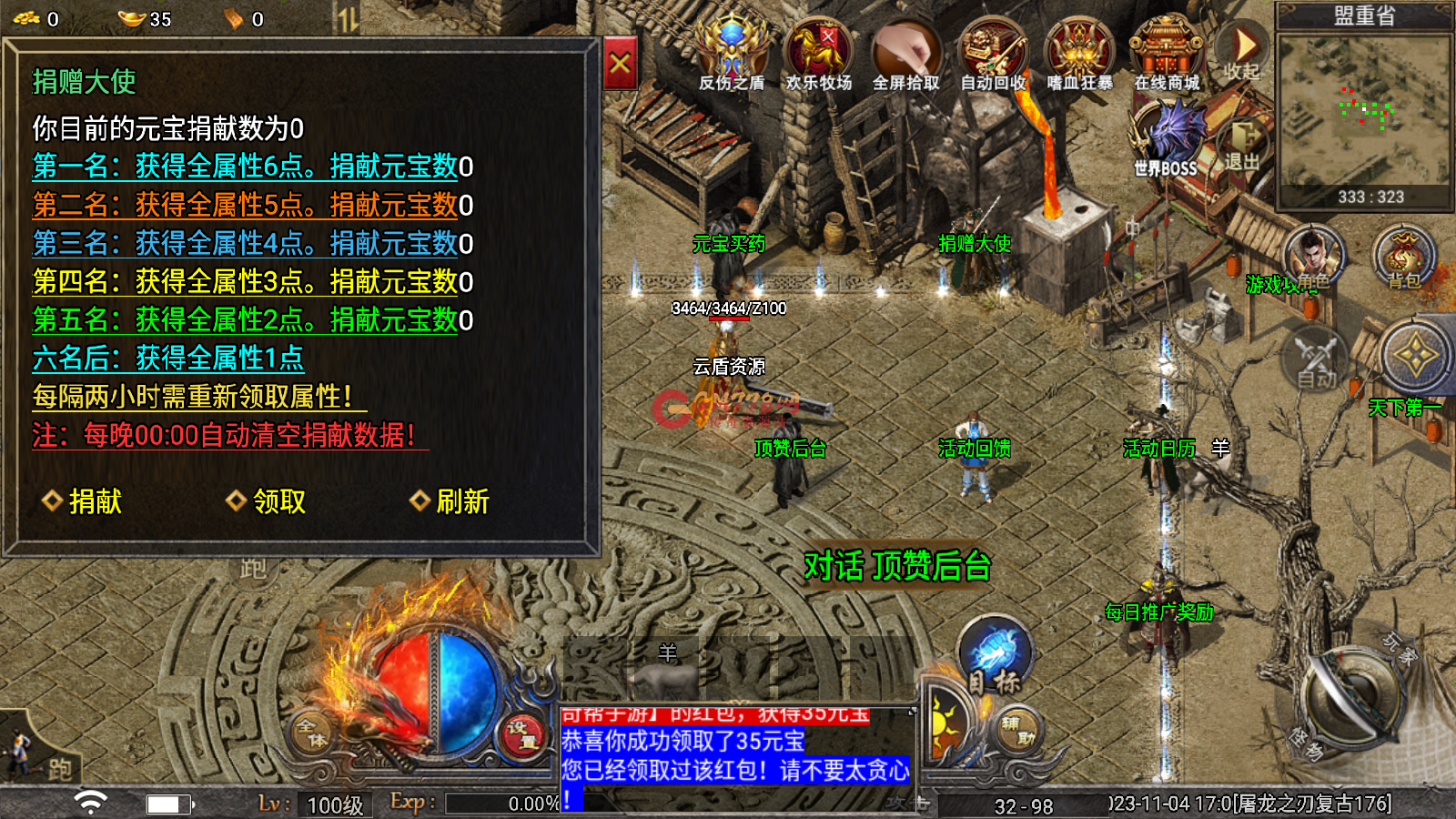Viewport: 1456px width, 819px height.
Task: Activate the 自动回收 auto-recycle icon
Action: coord(993,55)
